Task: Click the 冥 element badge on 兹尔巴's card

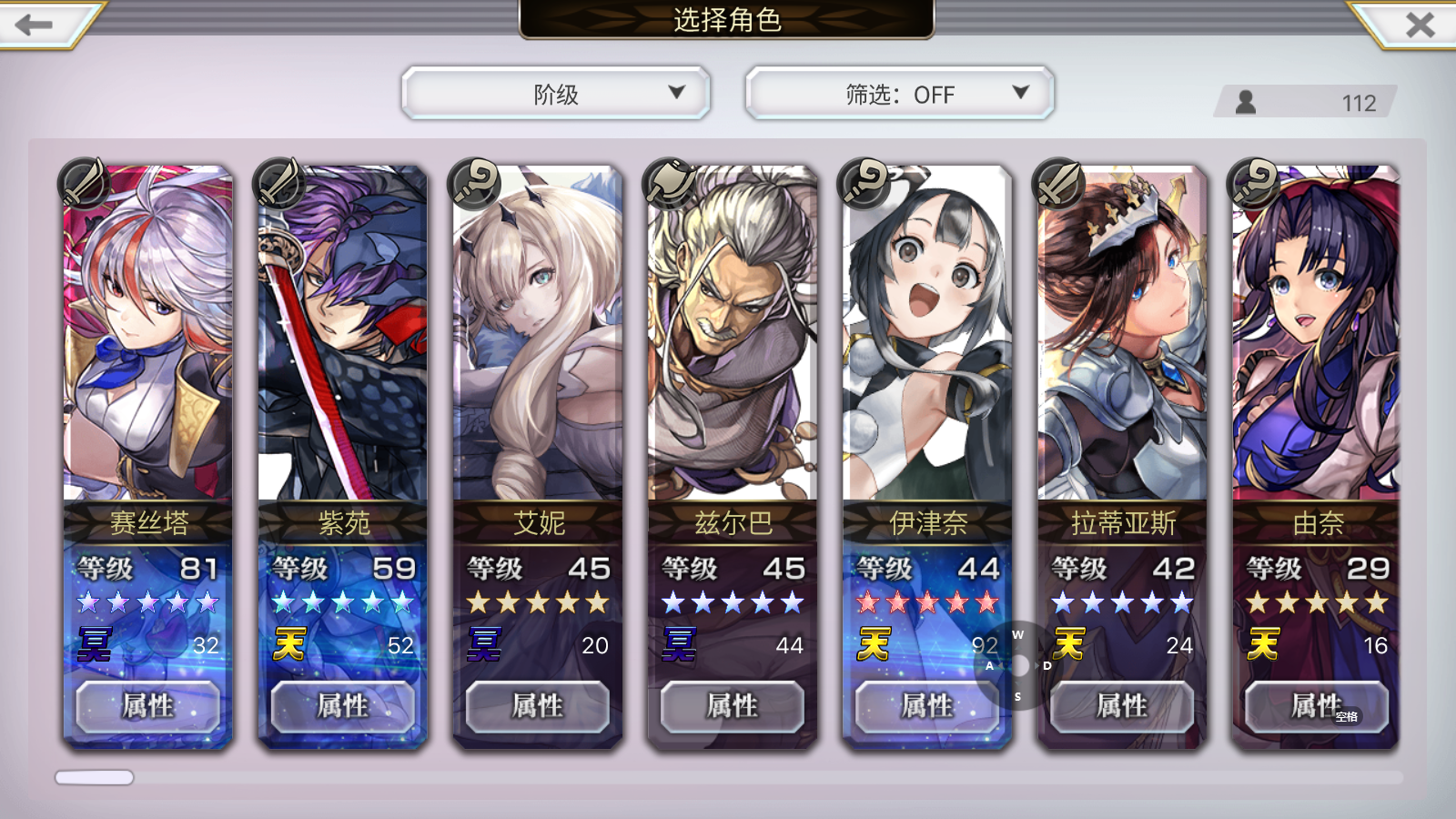Action: tap(682, 645)
